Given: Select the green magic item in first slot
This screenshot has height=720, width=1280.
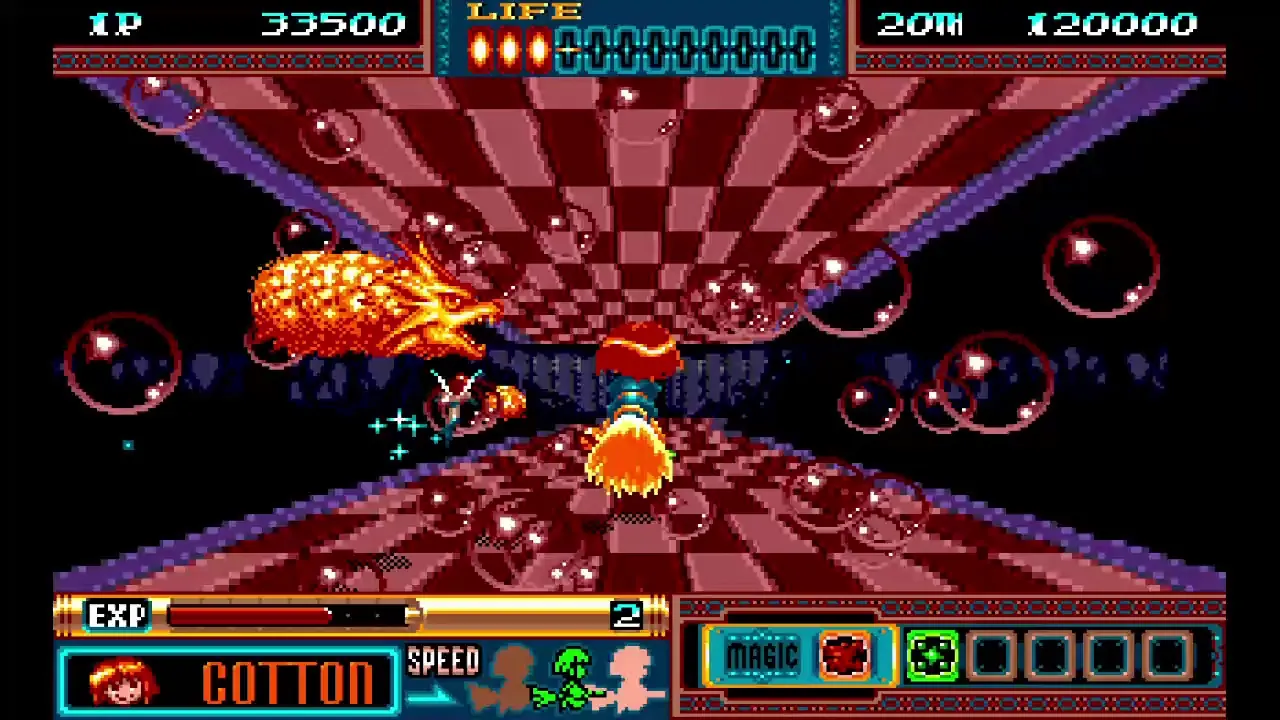Looking at the screenshot, I should point(932,655).
